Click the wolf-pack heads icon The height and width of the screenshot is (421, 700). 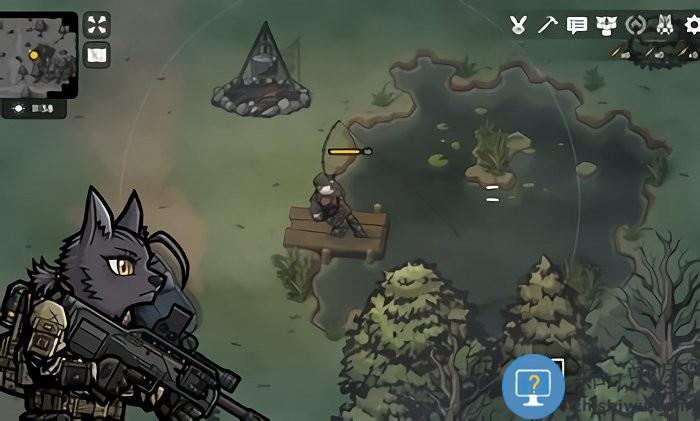(x=607, y=25)
